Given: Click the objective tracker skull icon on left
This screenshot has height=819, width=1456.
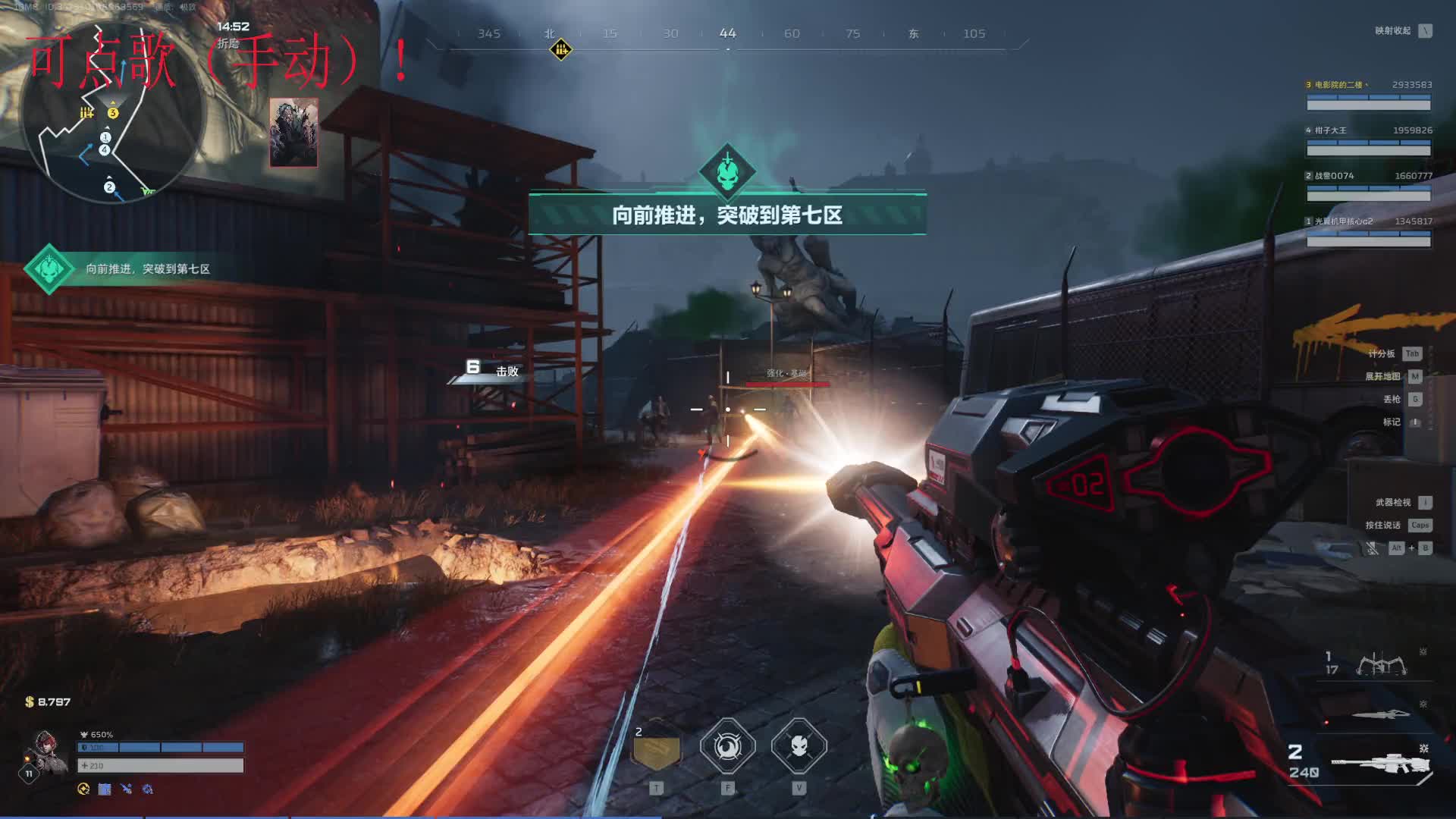Looking at the screenshot, I should point(49,268).
